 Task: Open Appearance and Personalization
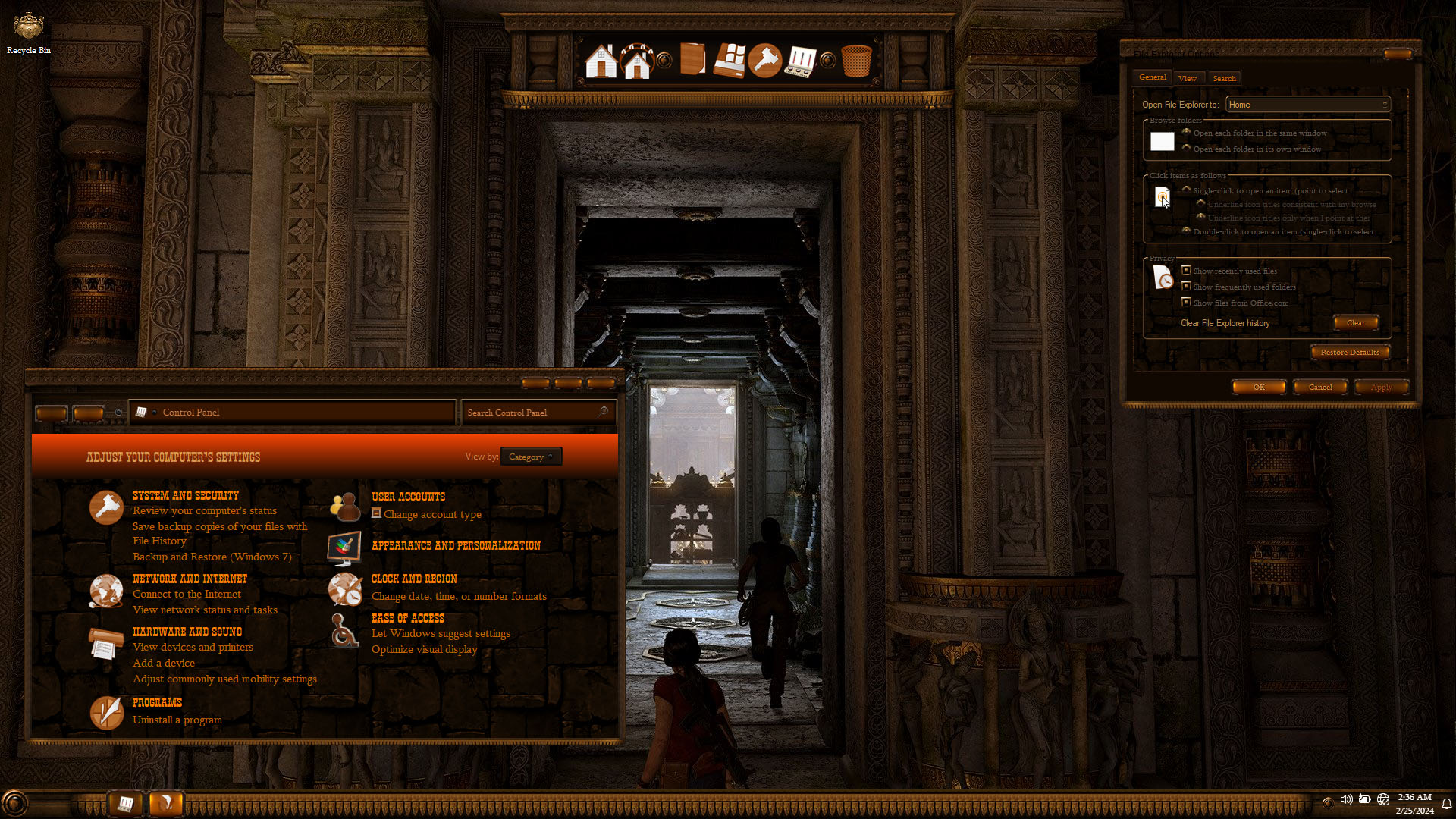[456, 545]
